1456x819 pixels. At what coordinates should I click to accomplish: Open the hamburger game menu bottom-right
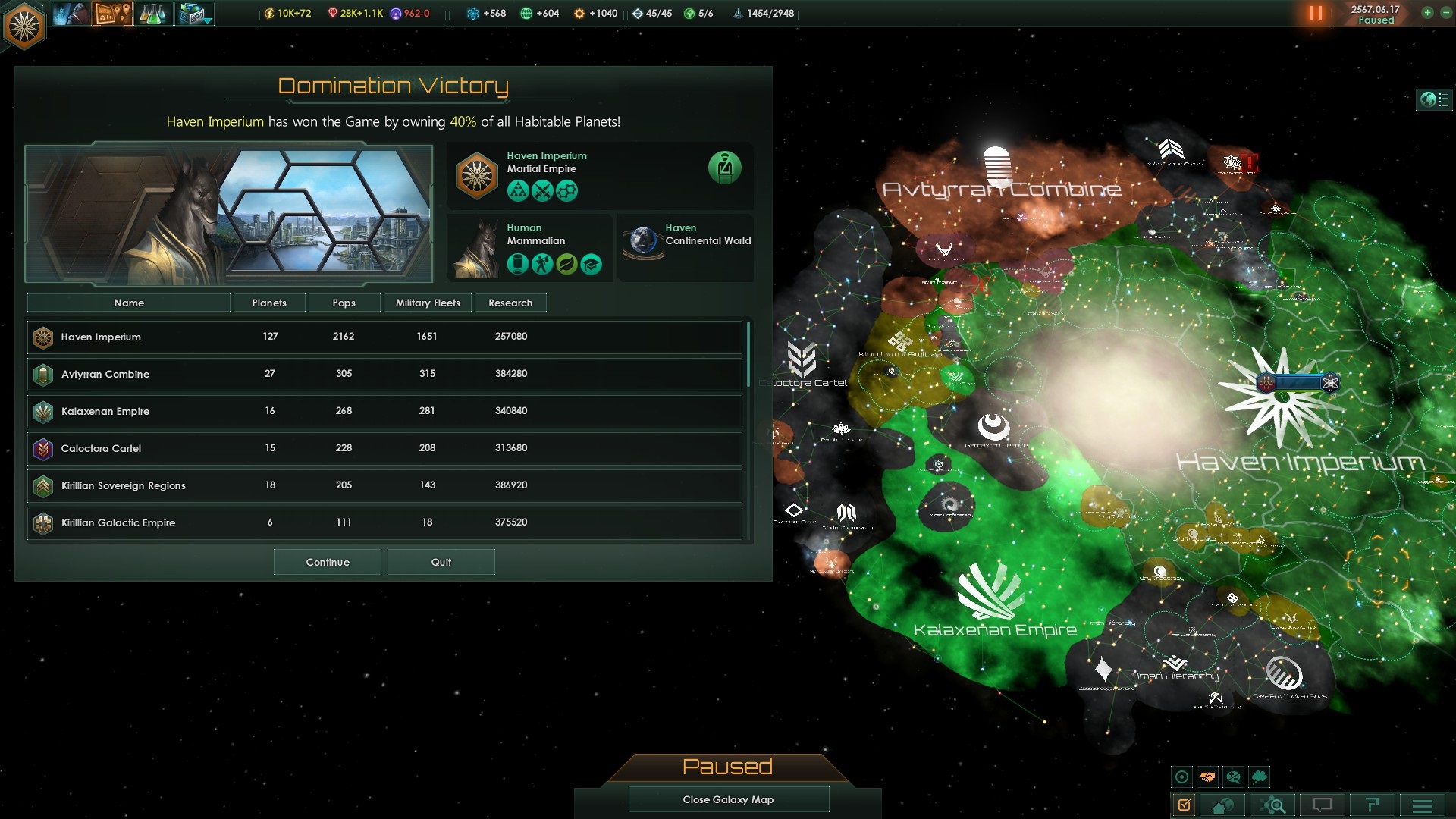point(1421,806)
